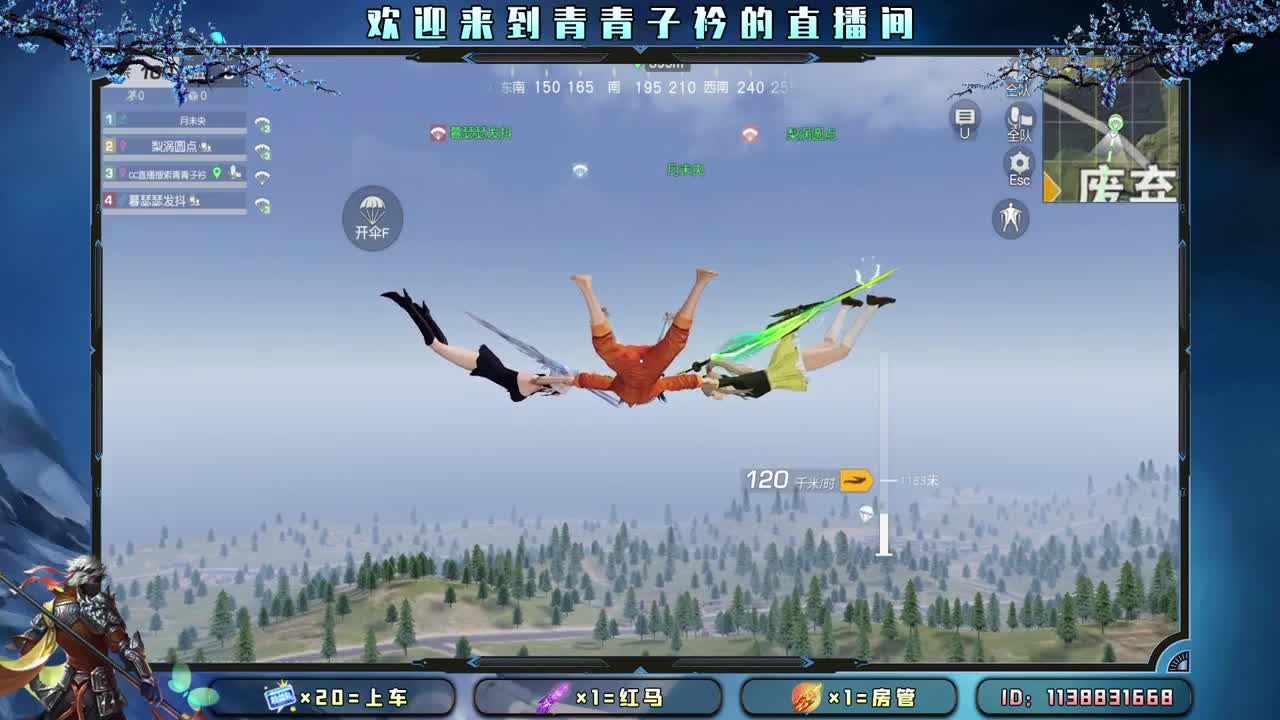Click the green location pin beside CC直播搜索青青子衿

pos(217,174)
